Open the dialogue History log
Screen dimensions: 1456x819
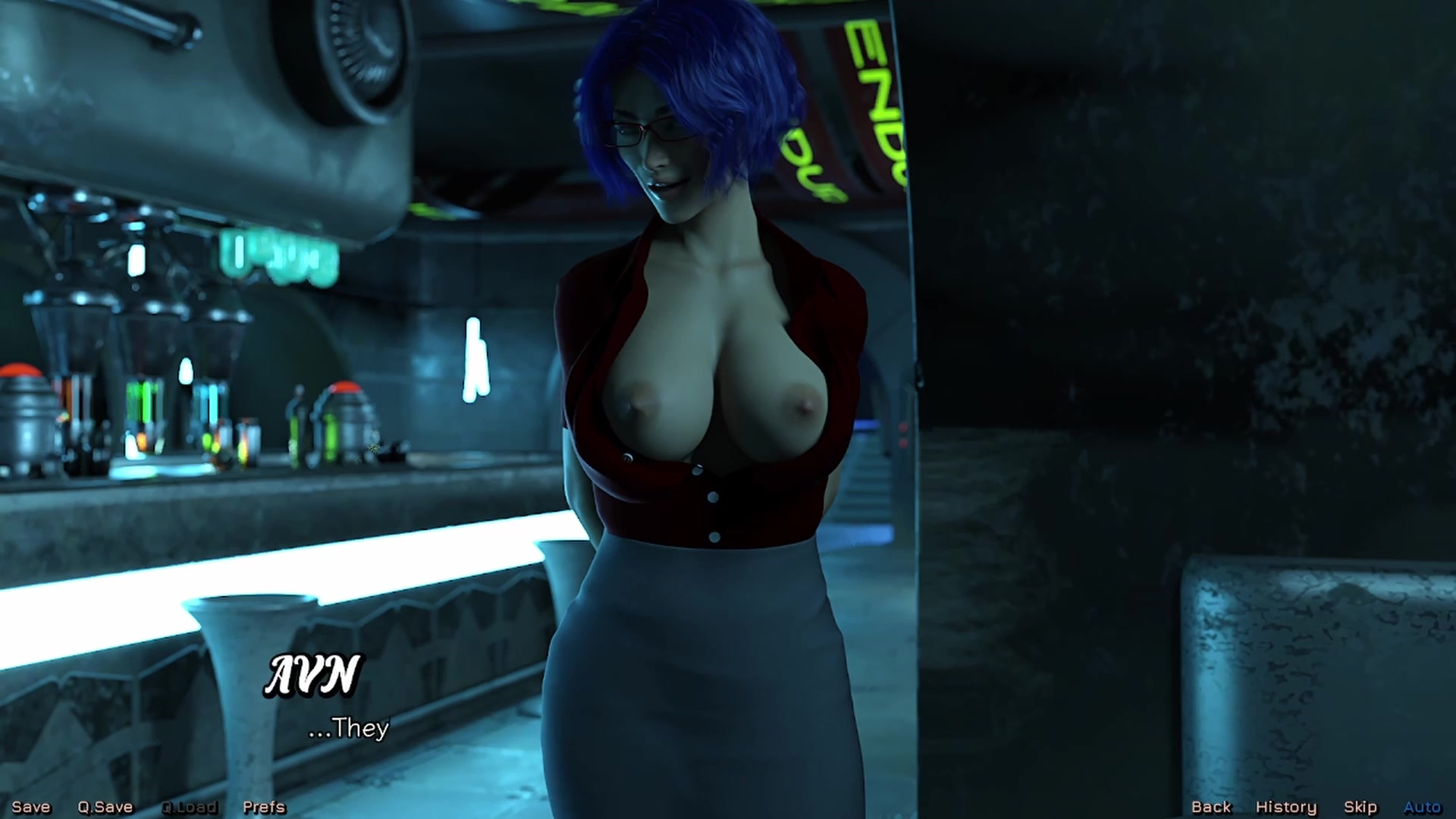point(1285,806)
